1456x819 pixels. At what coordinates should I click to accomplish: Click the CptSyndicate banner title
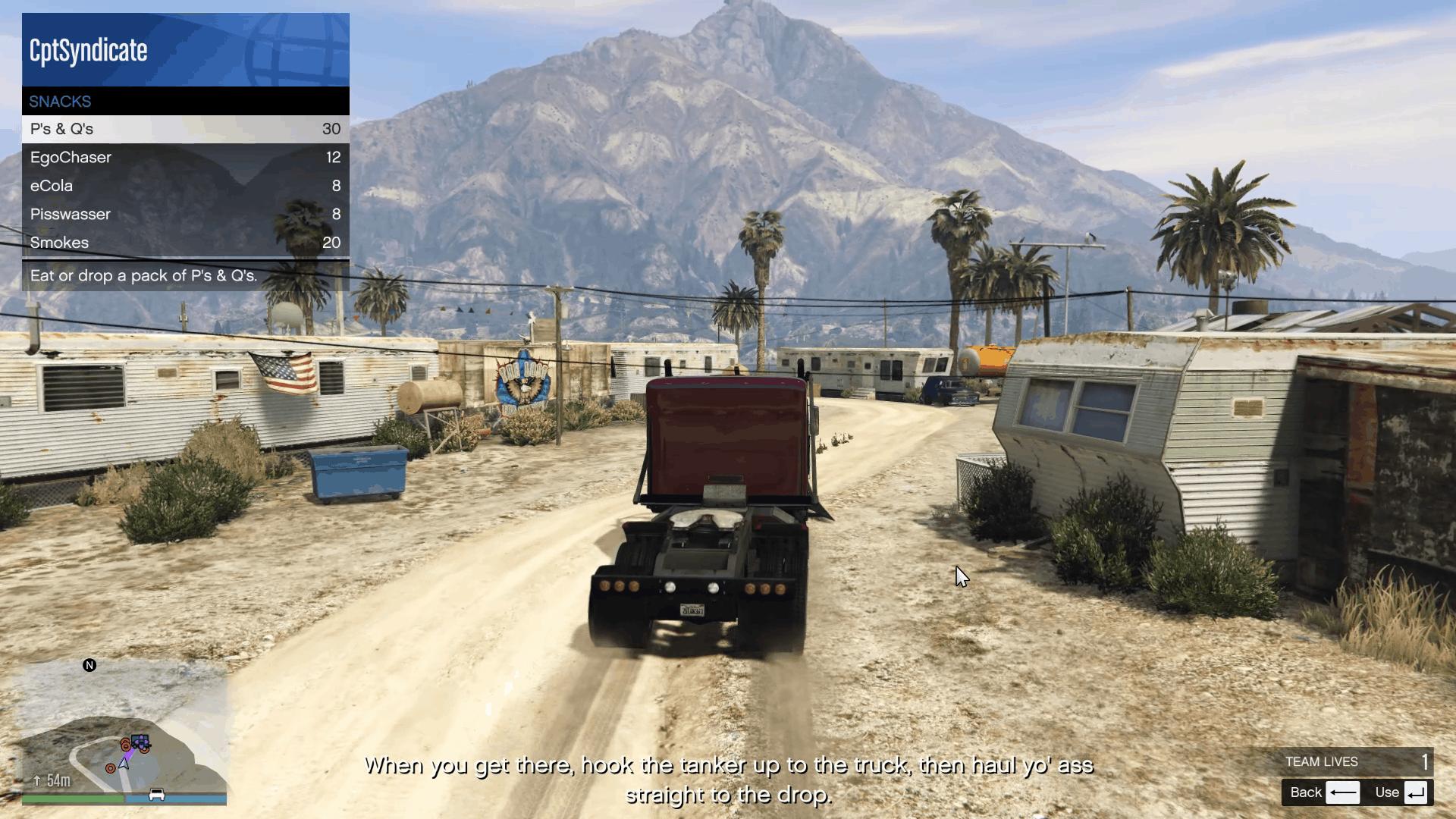click(86, 51)
